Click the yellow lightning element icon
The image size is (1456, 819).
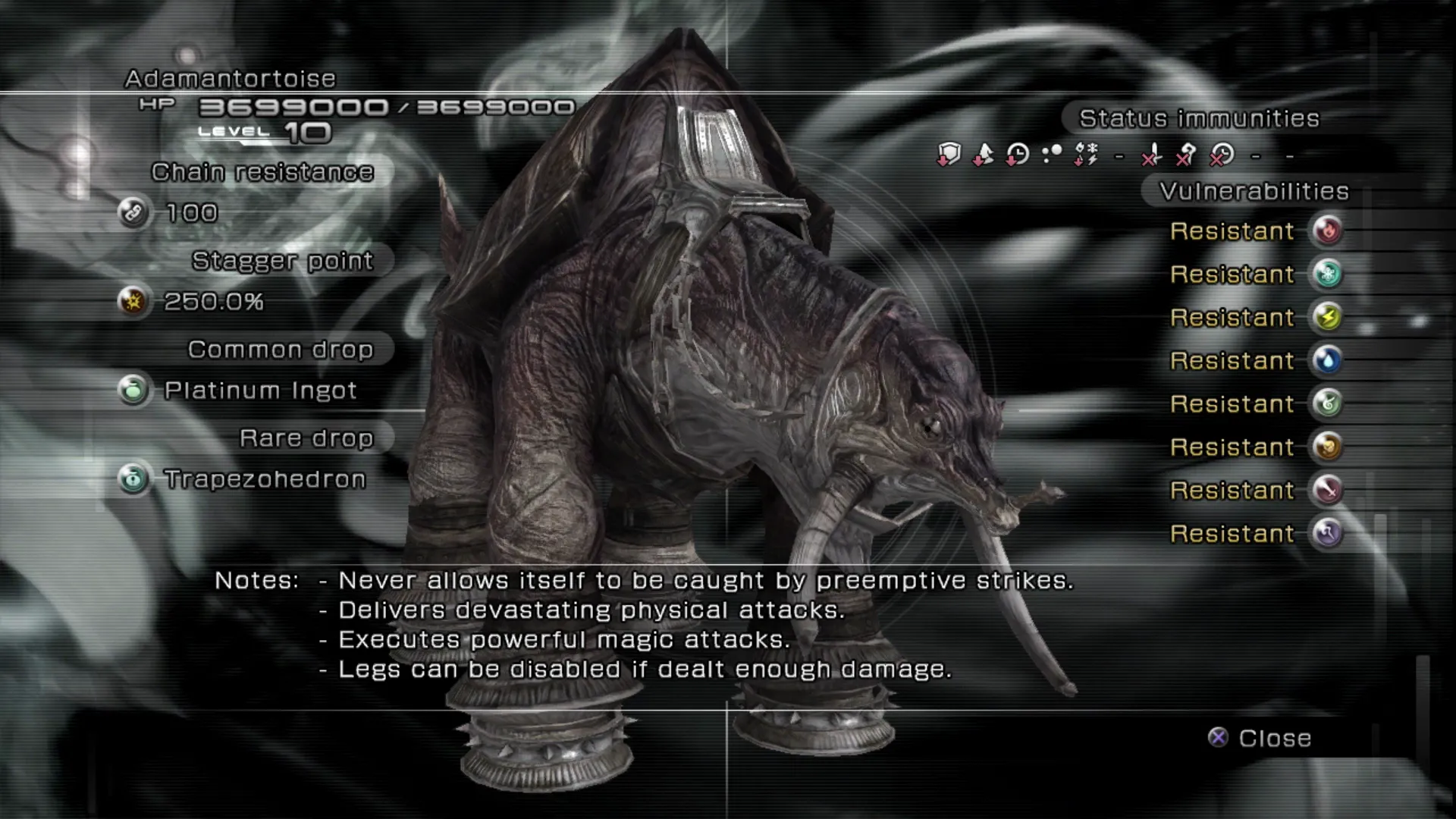pos(1327,317)
